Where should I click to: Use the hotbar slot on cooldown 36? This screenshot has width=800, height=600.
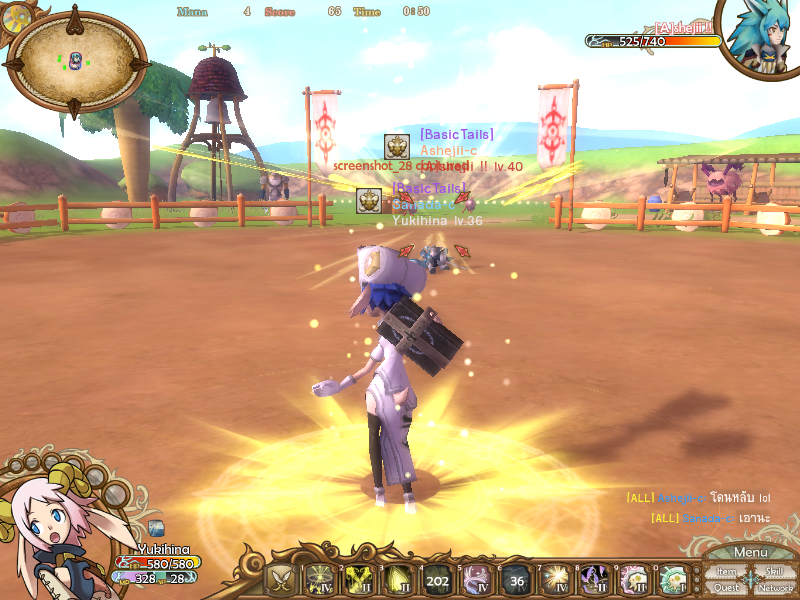coord(516,580)
